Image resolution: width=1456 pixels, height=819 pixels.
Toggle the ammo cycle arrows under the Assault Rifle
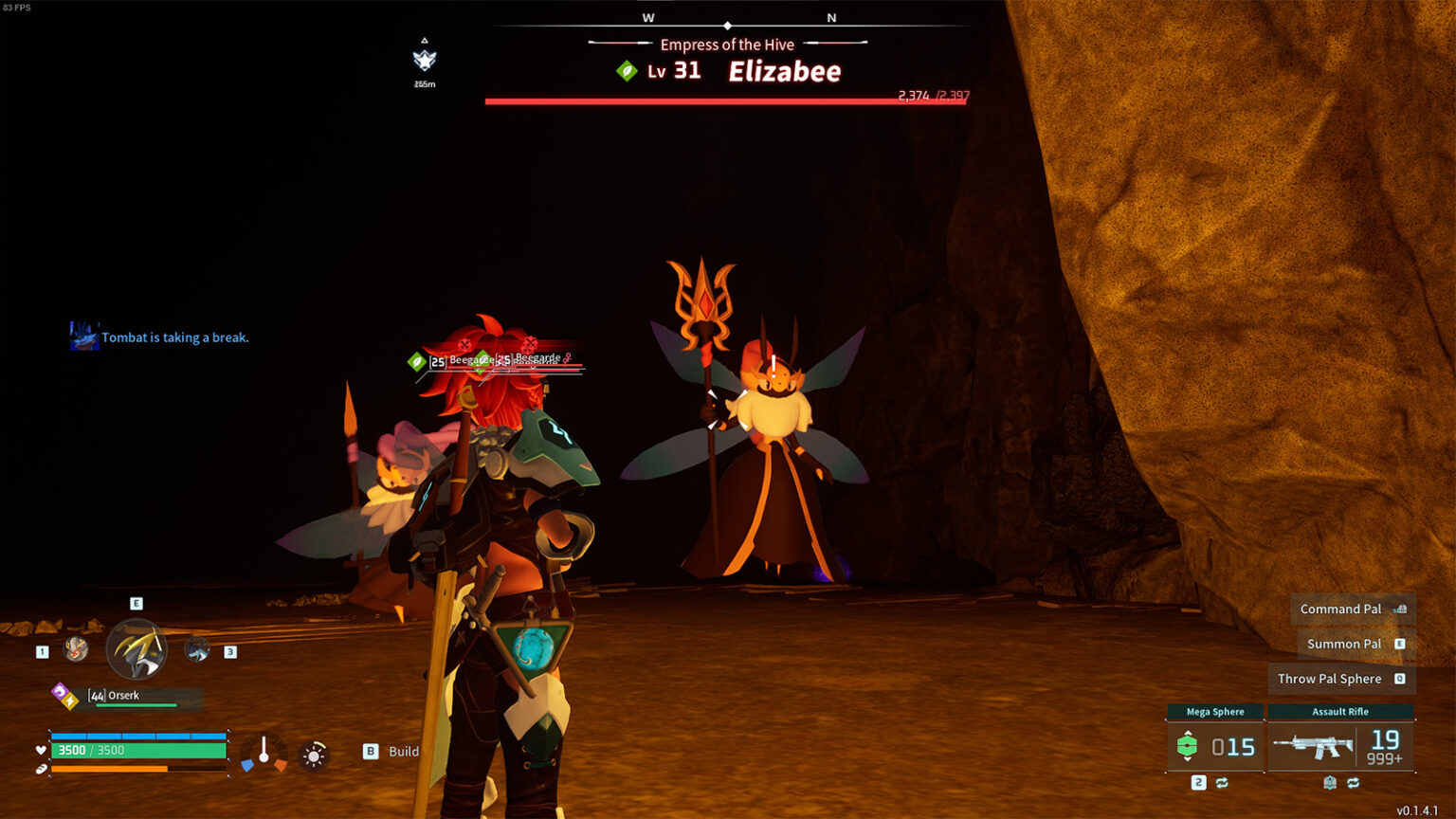1354,783
